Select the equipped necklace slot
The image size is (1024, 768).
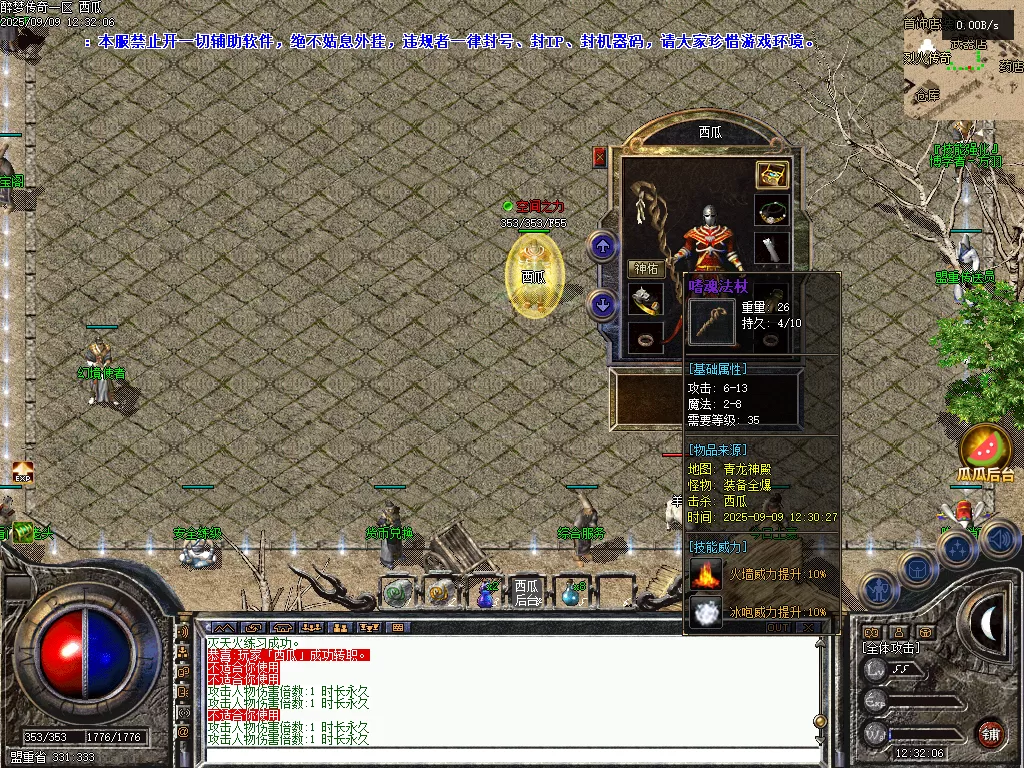(771, 211)
